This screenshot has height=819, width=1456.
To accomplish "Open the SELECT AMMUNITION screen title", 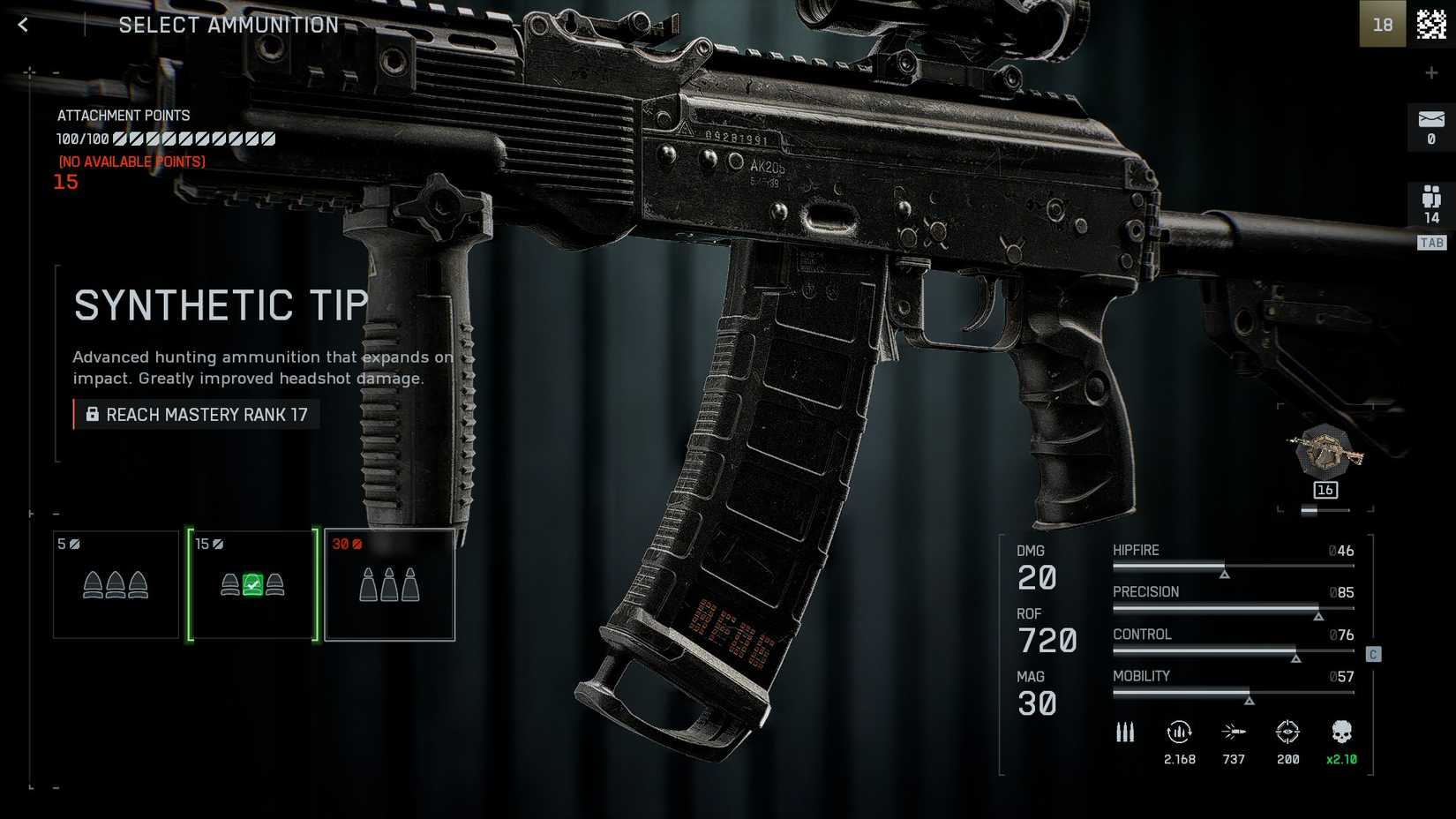I will click(228, 25).
